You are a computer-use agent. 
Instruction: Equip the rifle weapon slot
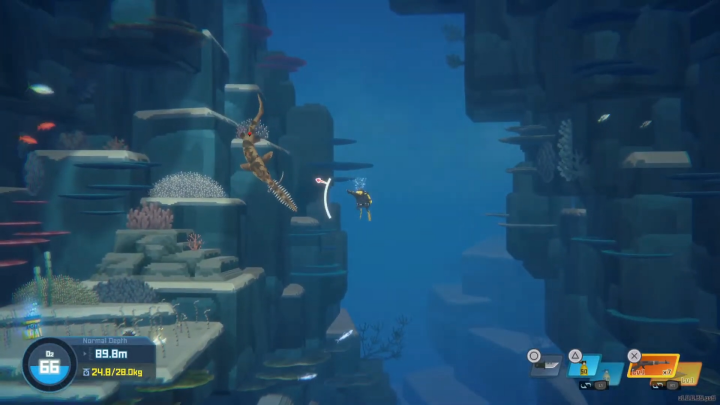coord(653,368)
